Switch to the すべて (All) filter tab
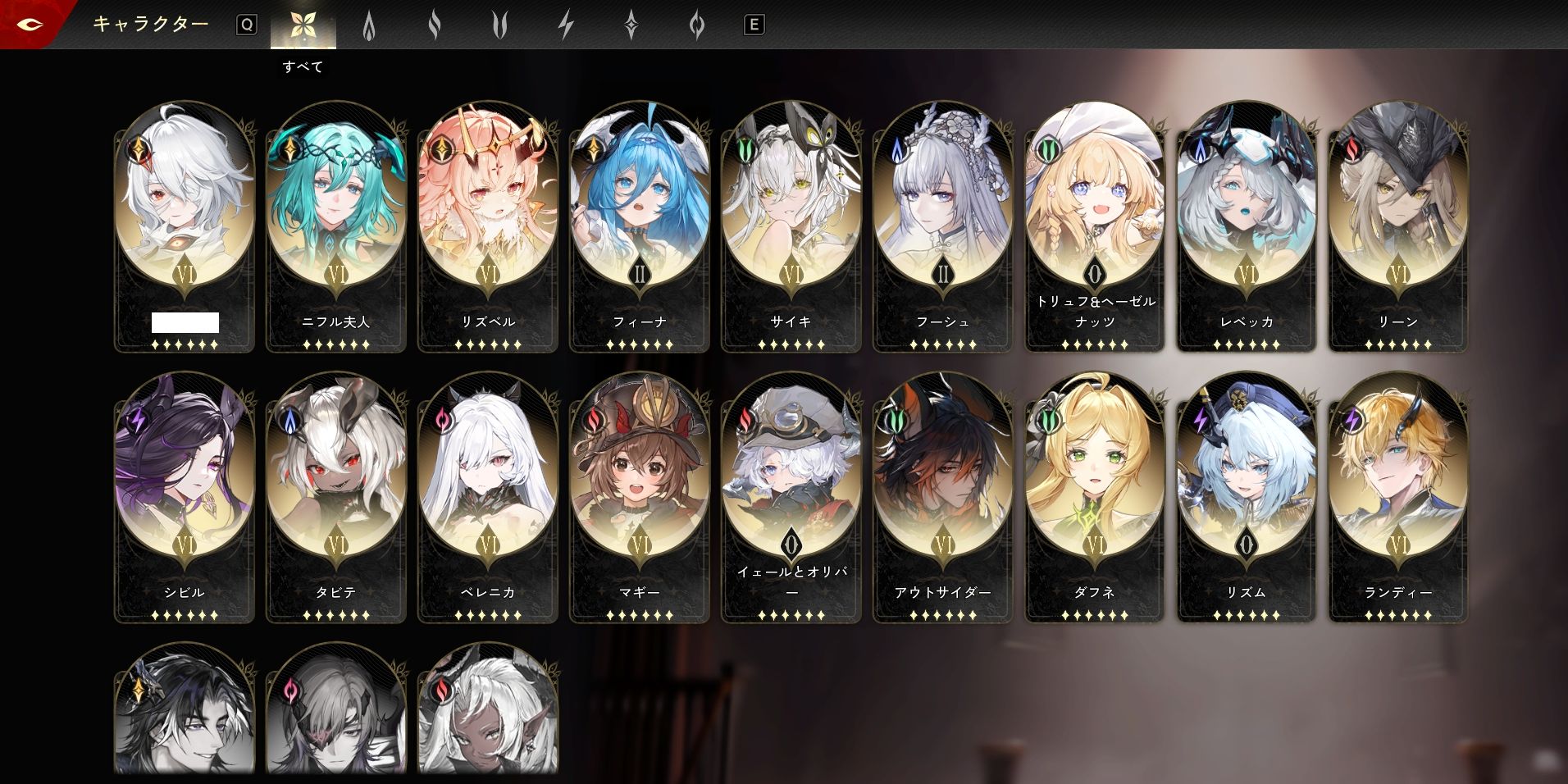Screen dimensions: 1568x784 click(x=303, y=26)
